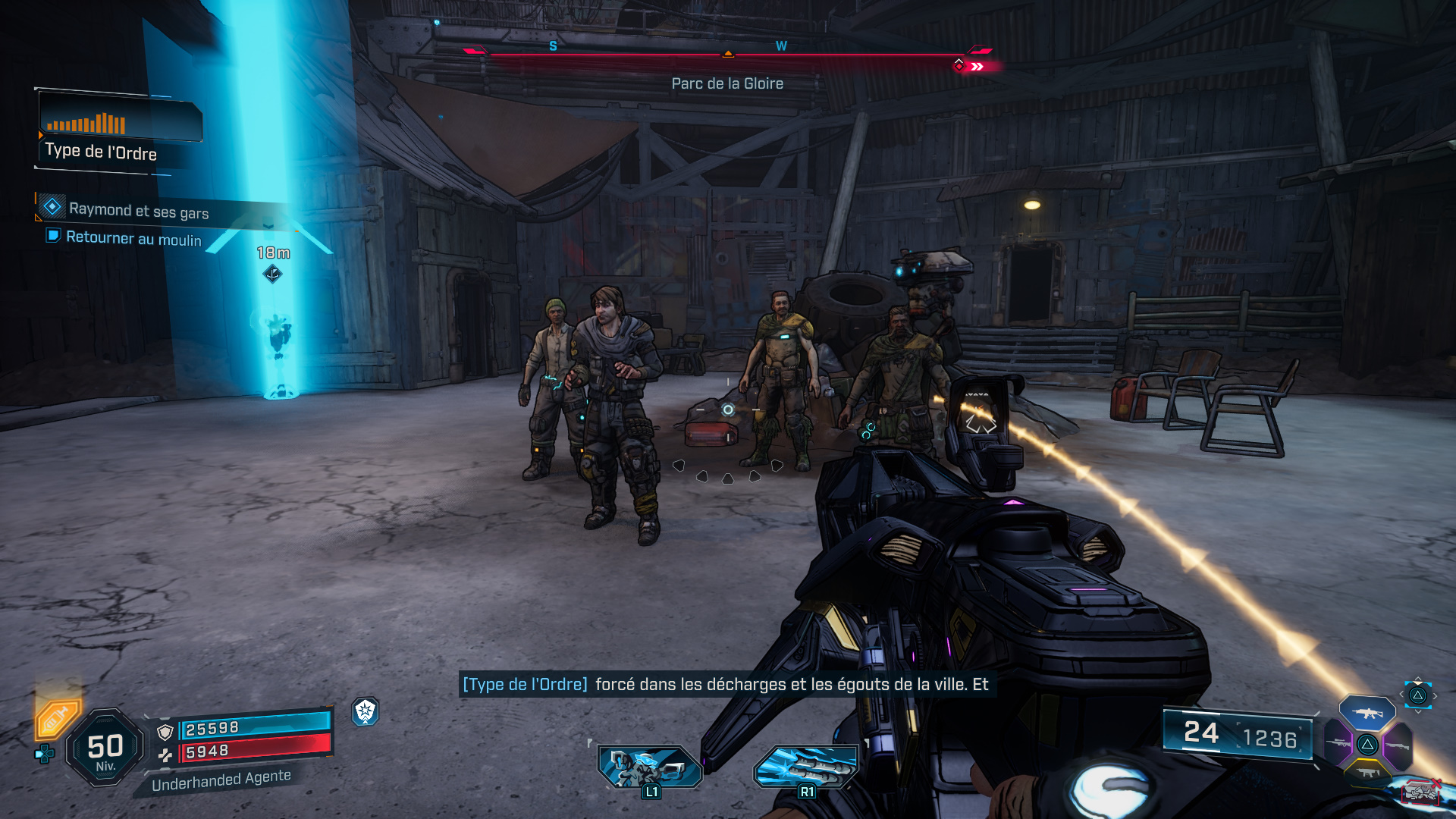Click the Triangle weapon-swap icon in the wheel center
The image size is (1456, 819).
coord(1369,744)
